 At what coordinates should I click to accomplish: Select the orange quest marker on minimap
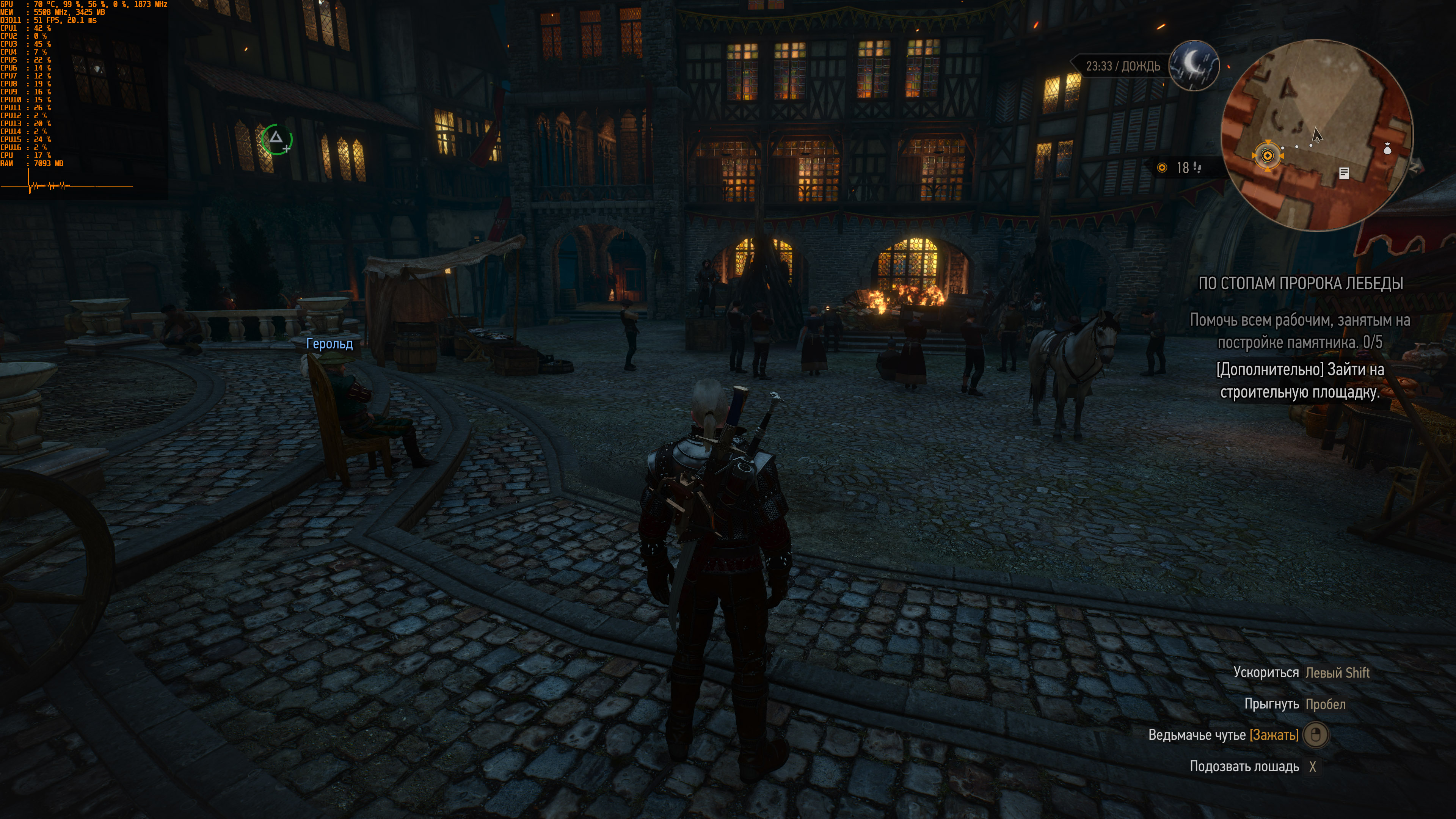[1267, 155]
